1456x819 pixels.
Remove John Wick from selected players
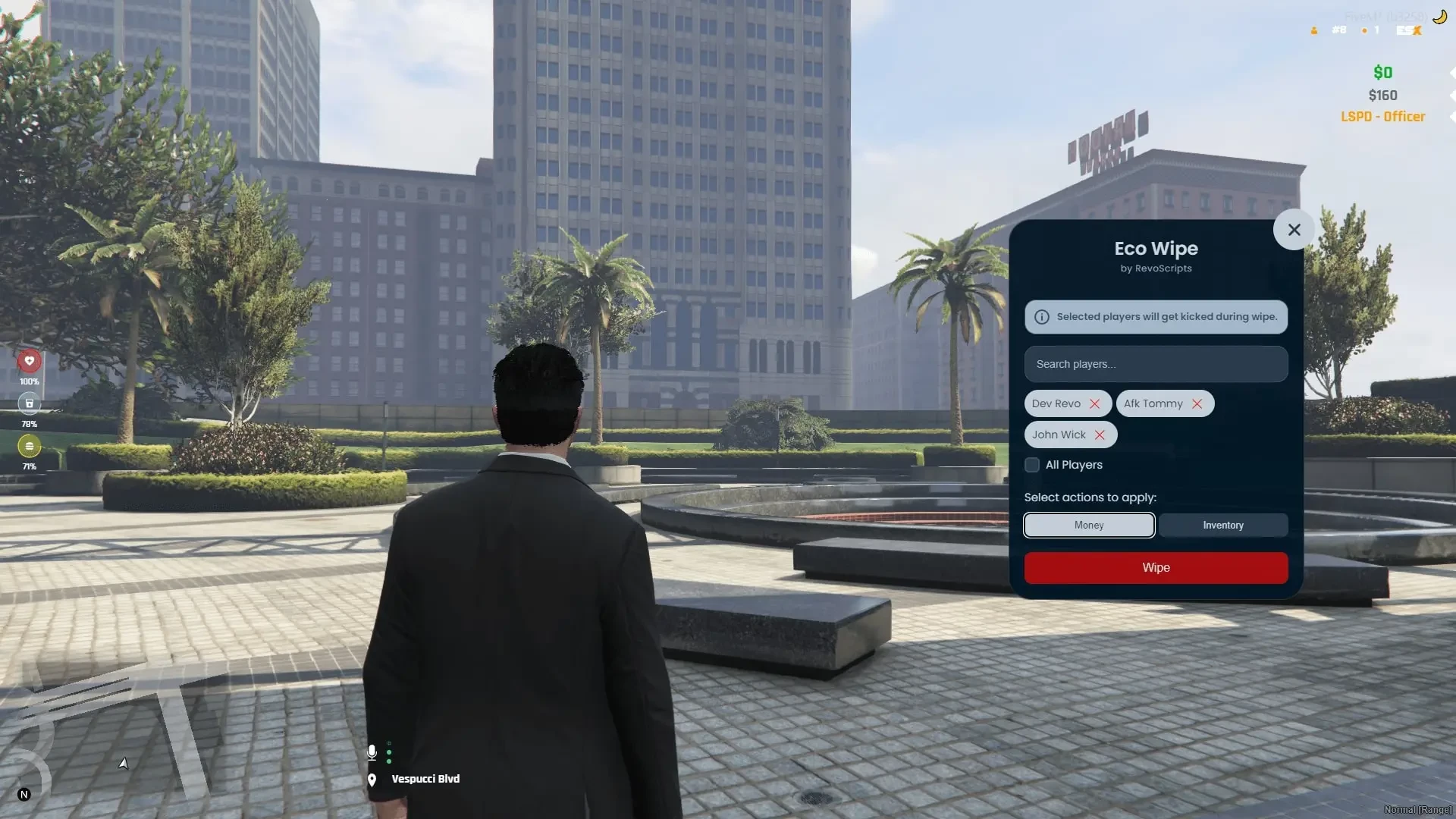[x=1100, y=435]
